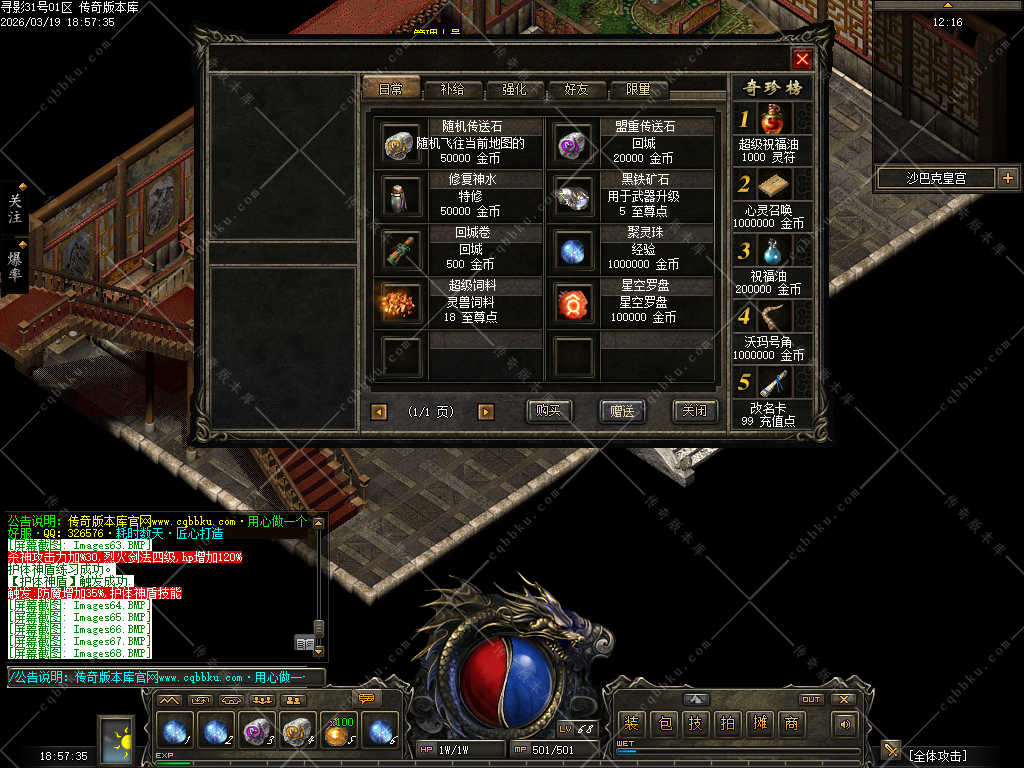Viewport: 1024px width, 768px height.
Task: Select the 随机传送石 item
Action: point(401,143)
